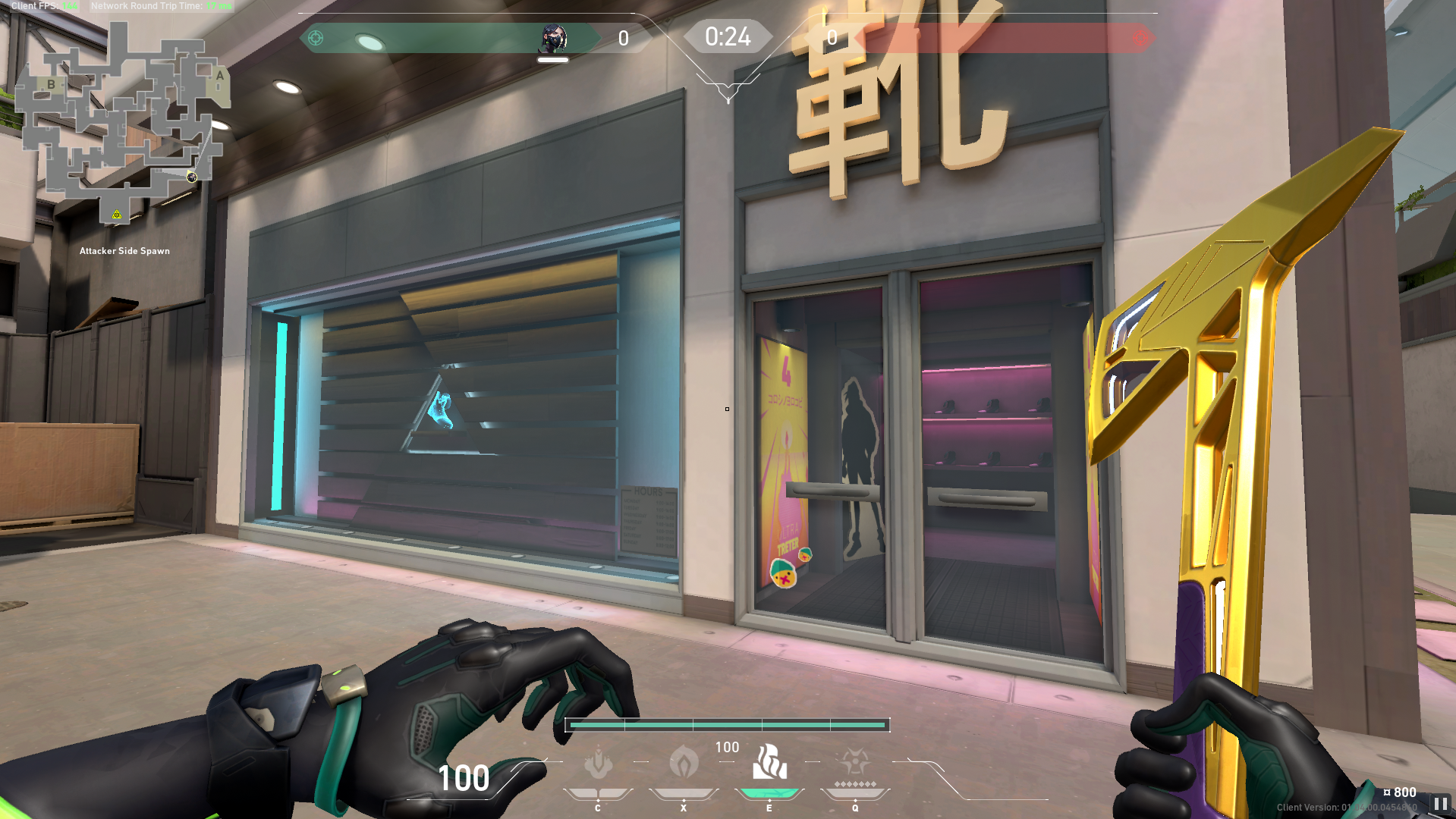This screenshot has width=1456, height=819.
Task: Select the Viper's Pit ultimate icon
Action: point(855,761)
